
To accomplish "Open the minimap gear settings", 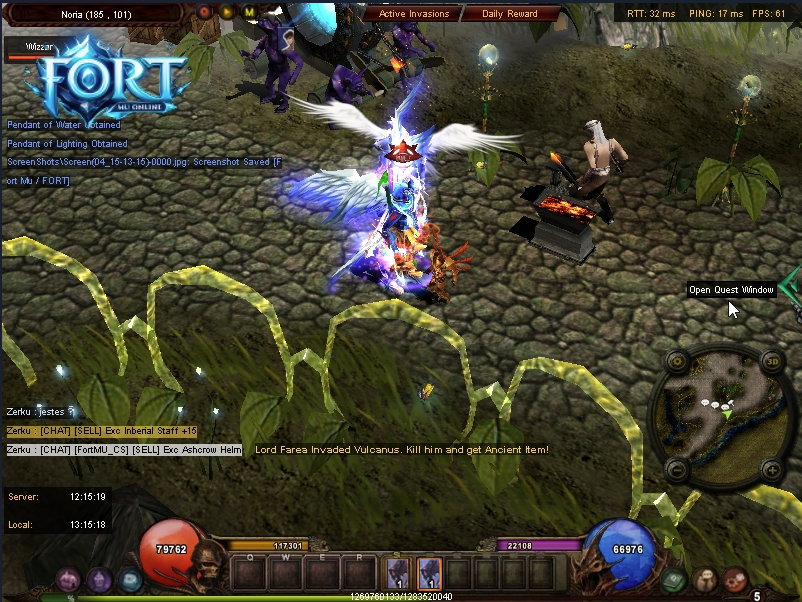I will coord(676,361).
